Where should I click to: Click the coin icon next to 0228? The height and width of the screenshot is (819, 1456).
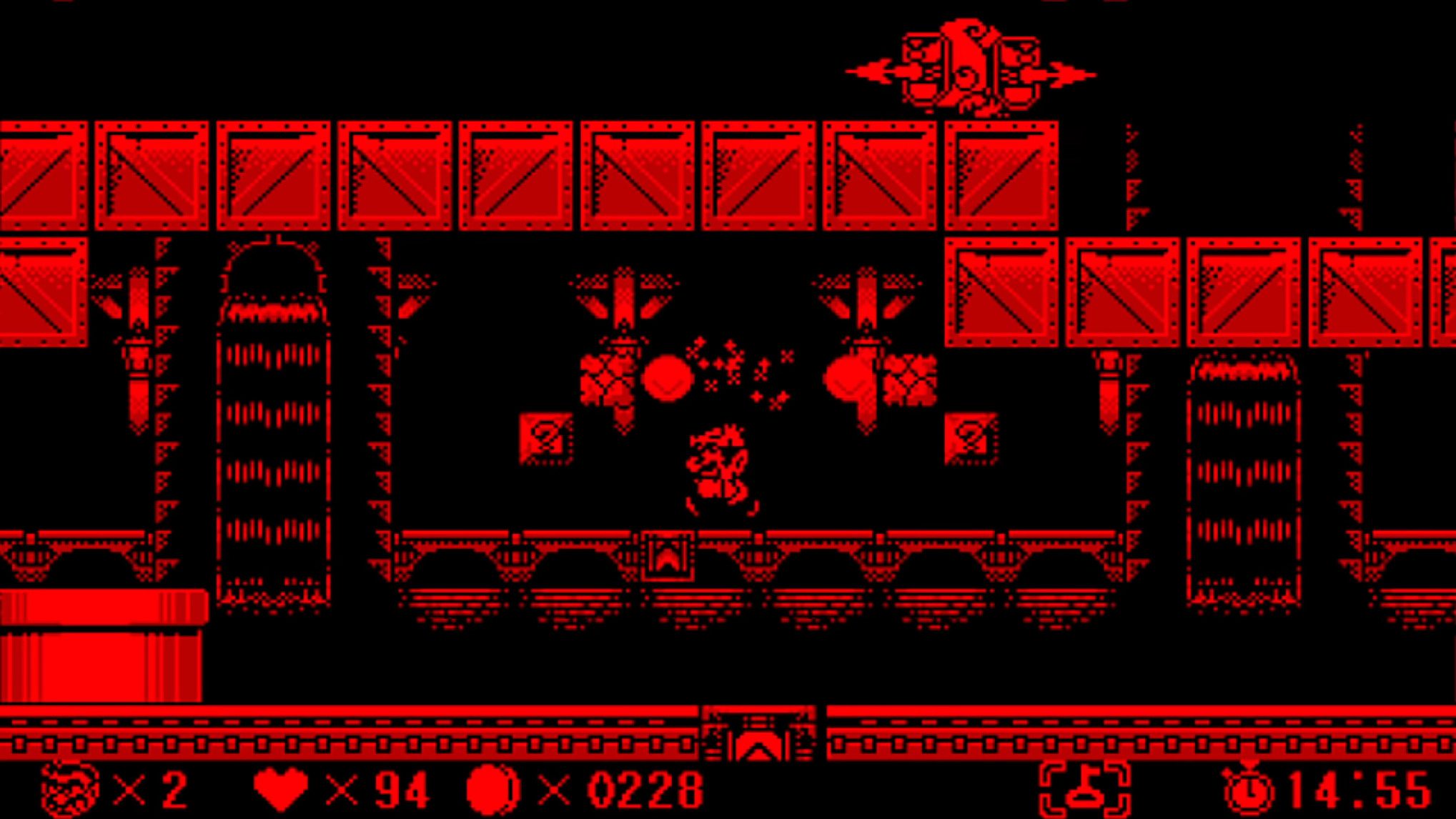(x=493, y=786)
